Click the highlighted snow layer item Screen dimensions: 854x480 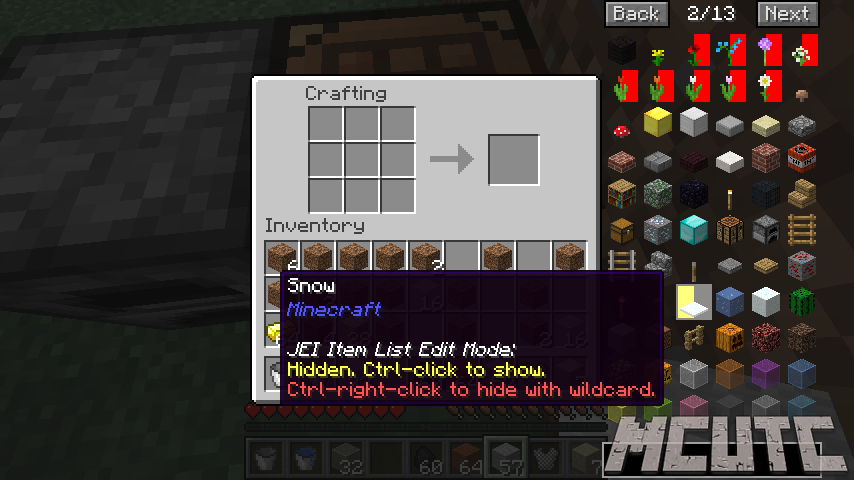[x=693, y=301]
